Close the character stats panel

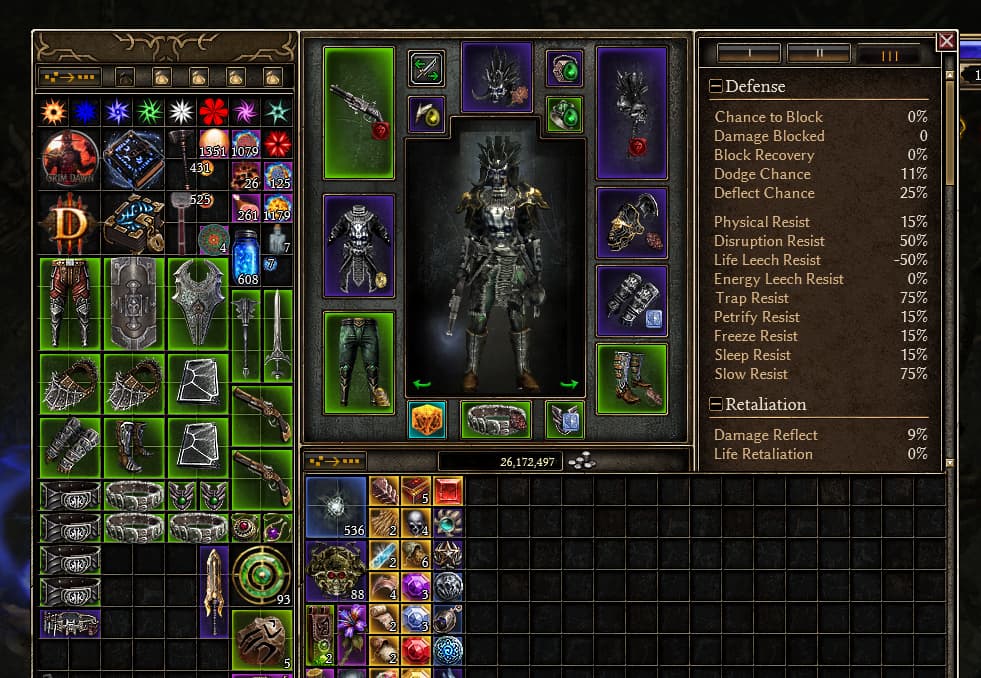pyautogui.click(x=945, y=41)
